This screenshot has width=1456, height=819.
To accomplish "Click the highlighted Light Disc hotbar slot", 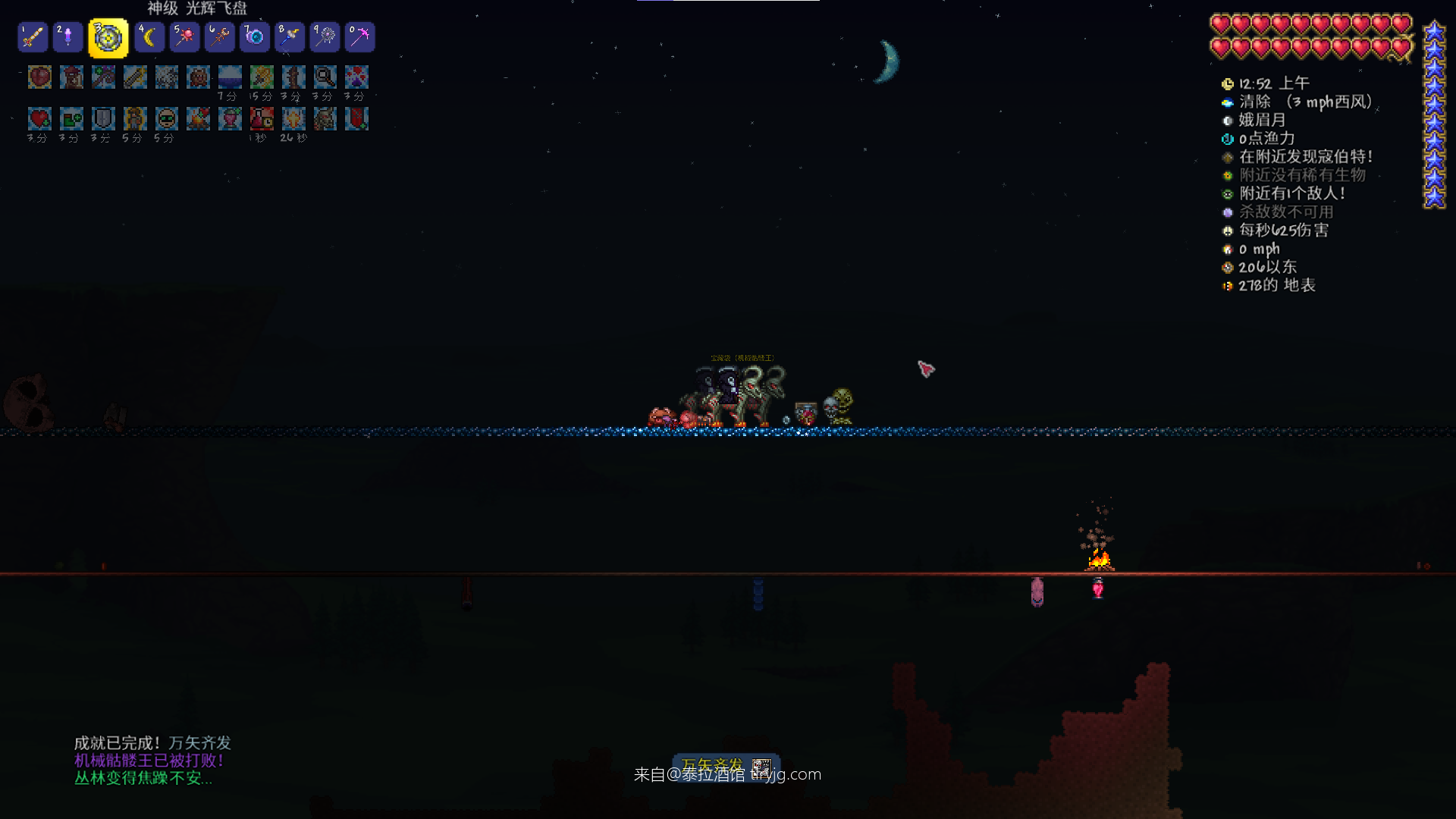I will tap(108, 38).
